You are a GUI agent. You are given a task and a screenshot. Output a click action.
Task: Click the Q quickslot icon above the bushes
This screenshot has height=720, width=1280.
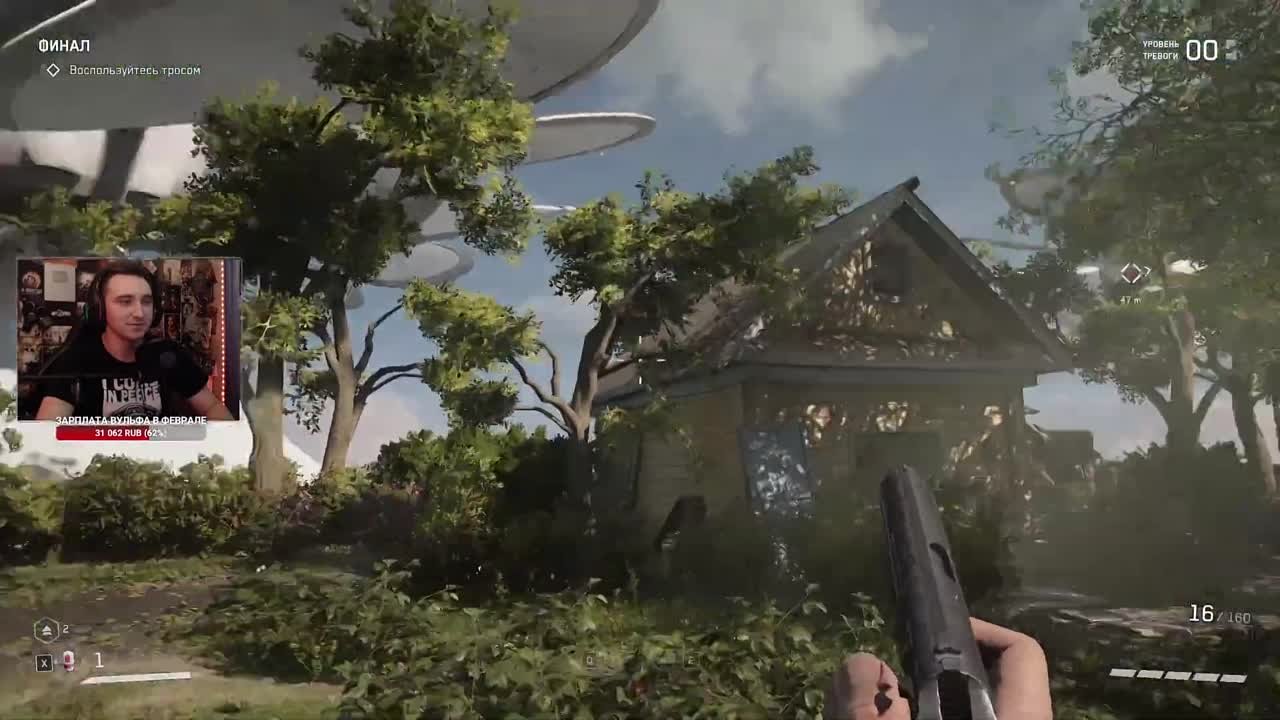[590, 660]
